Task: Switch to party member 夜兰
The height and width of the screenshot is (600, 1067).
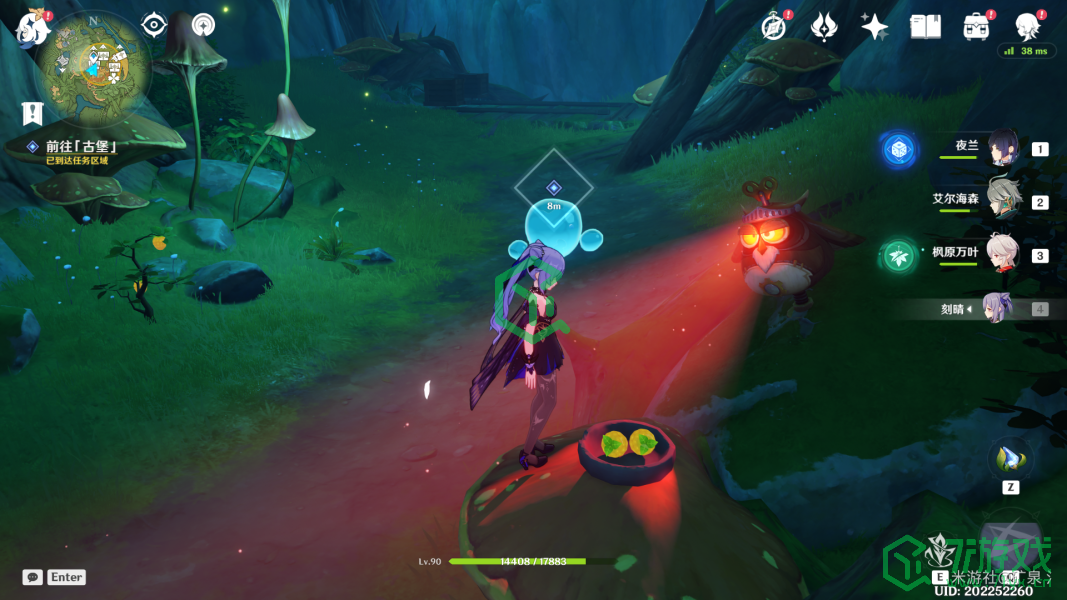Action: [x=1002, y=148]
